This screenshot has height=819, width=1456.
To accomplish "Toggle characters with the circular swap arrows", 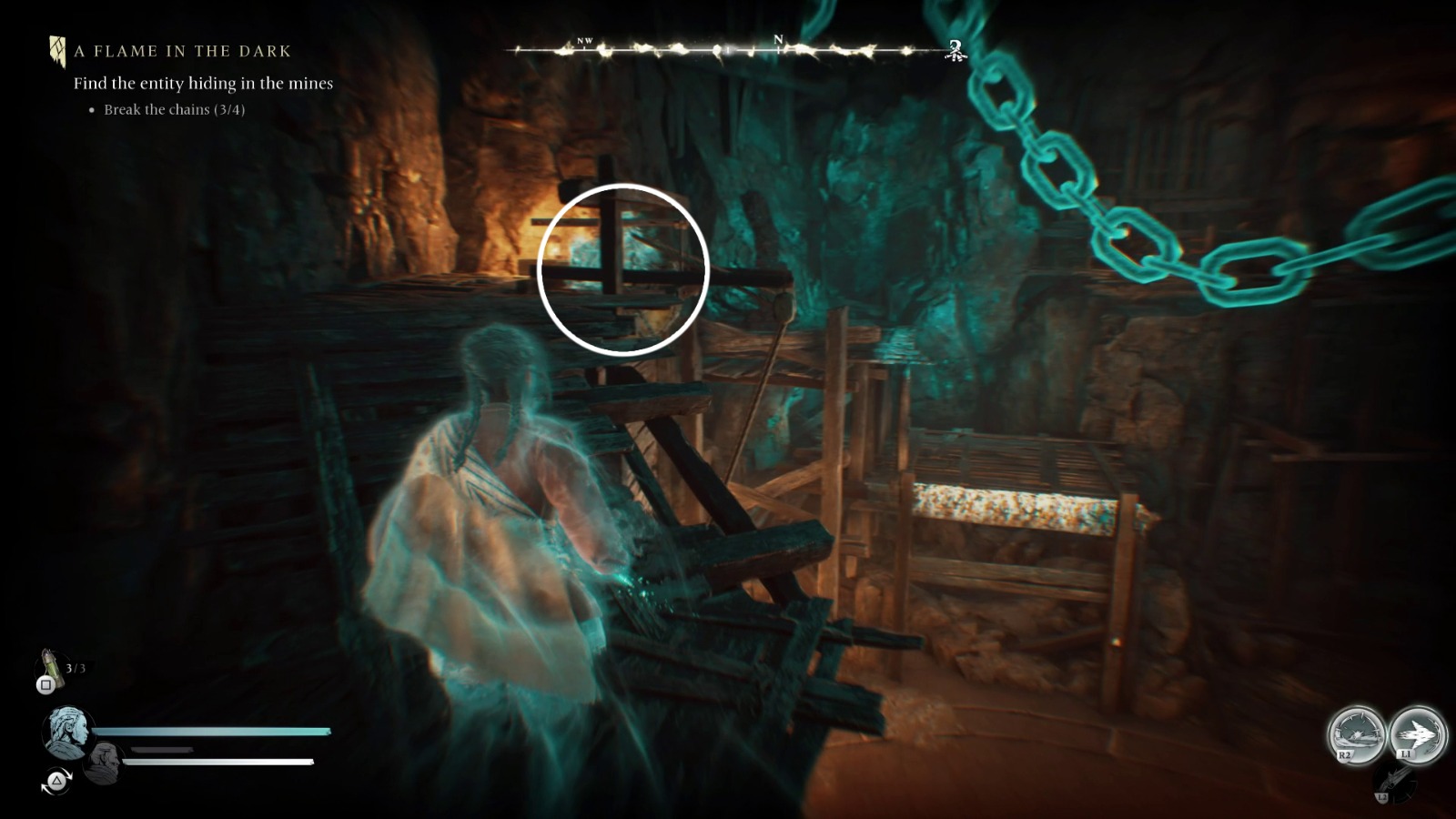I will tap(56, 783).
